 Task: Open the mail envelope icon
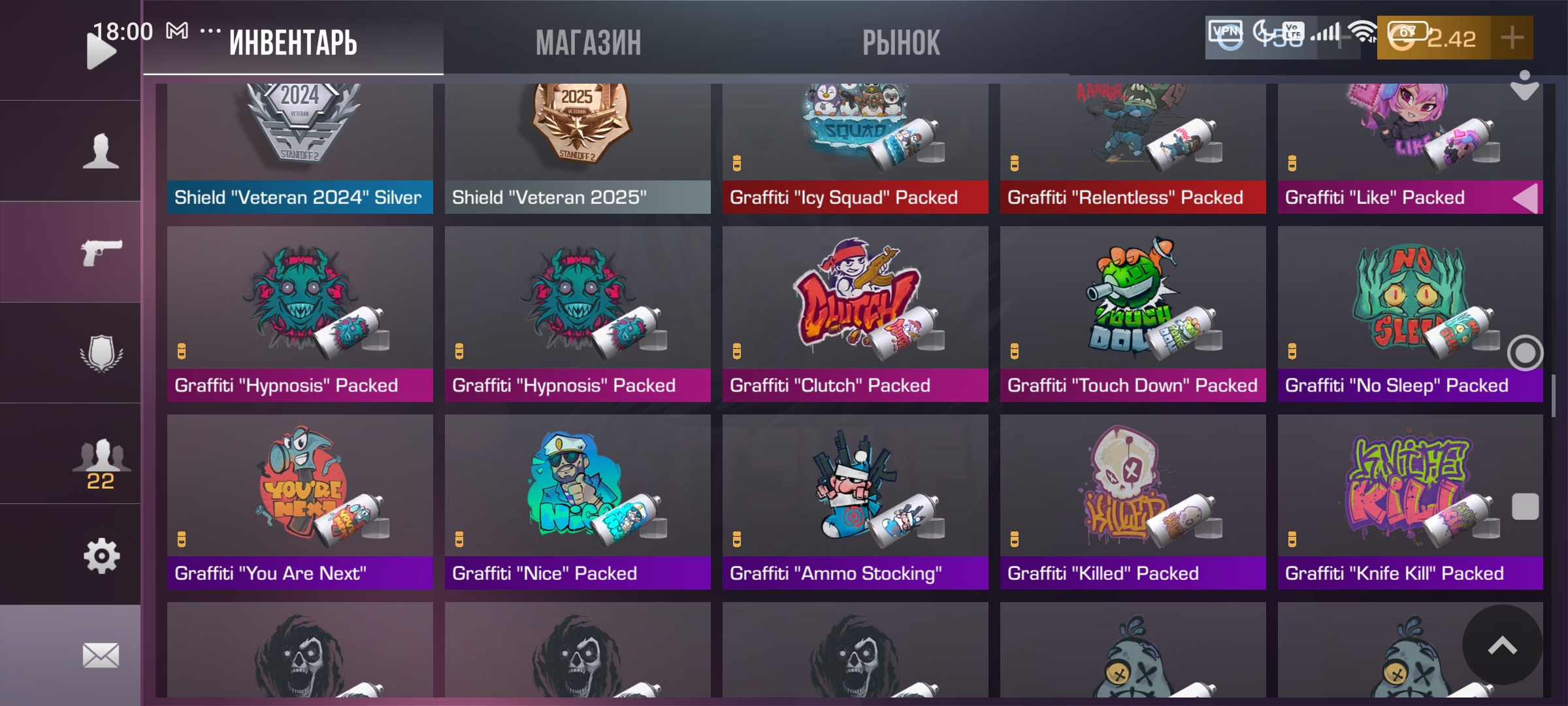coord(101,655)
